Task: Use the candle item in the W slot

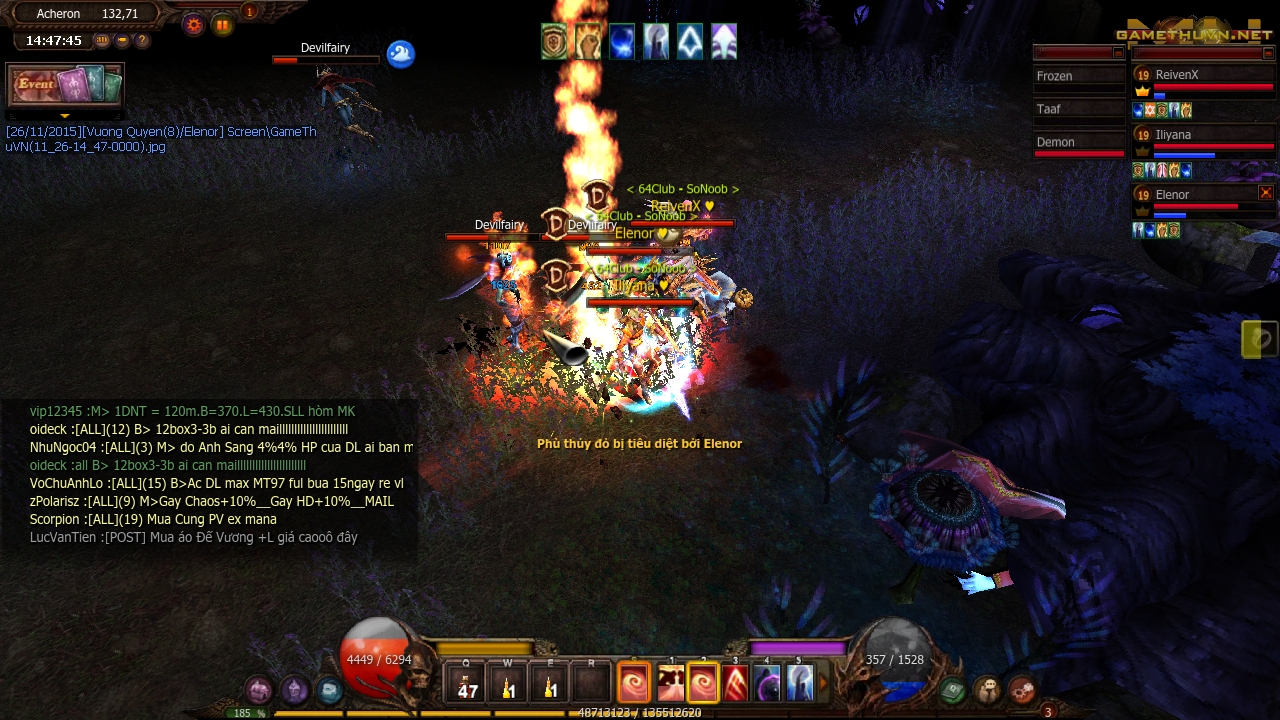Action: coord(508,684)
